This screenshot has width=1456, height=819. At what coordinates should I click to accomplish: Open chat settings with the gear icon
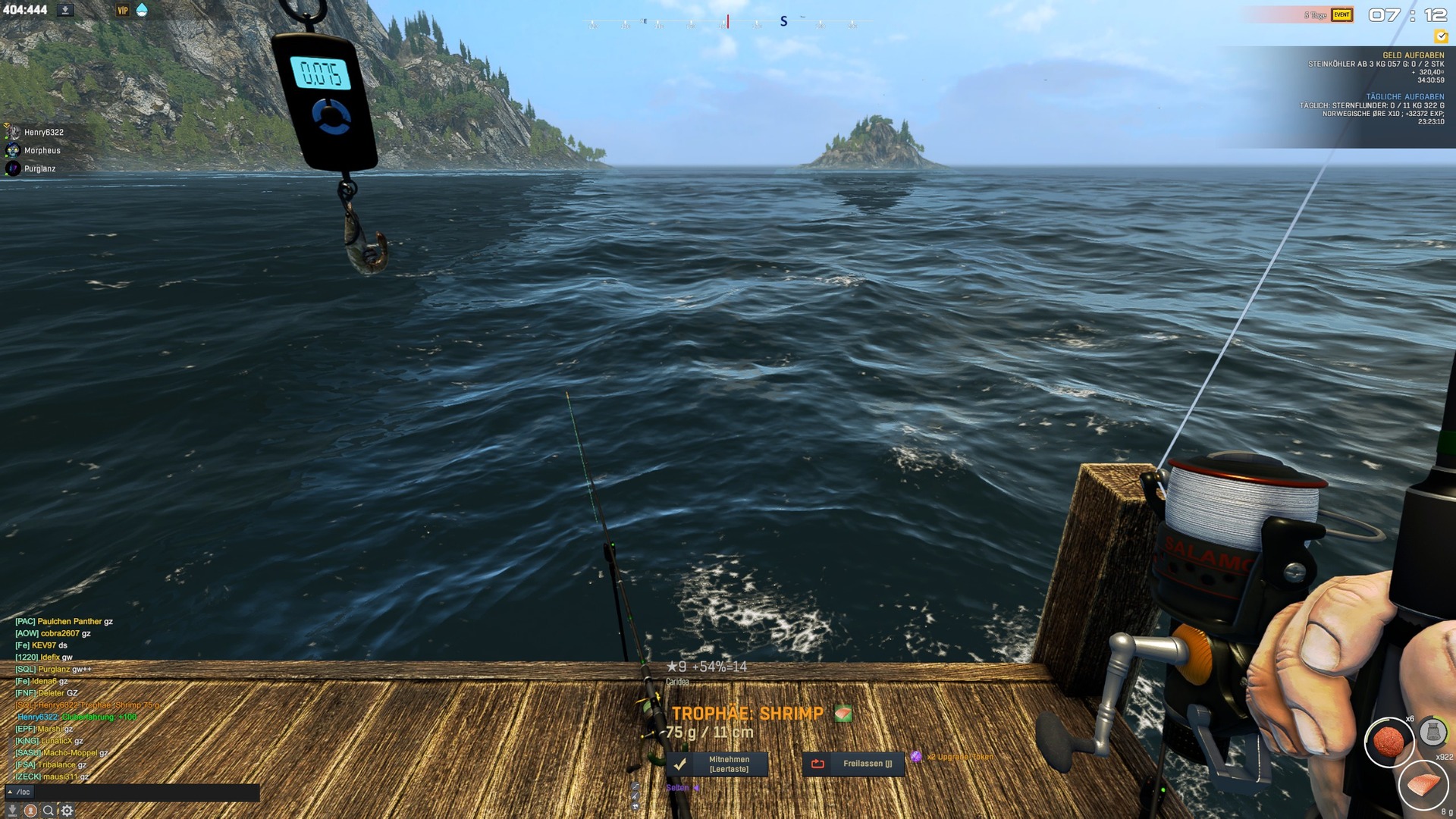coord(67,811)
